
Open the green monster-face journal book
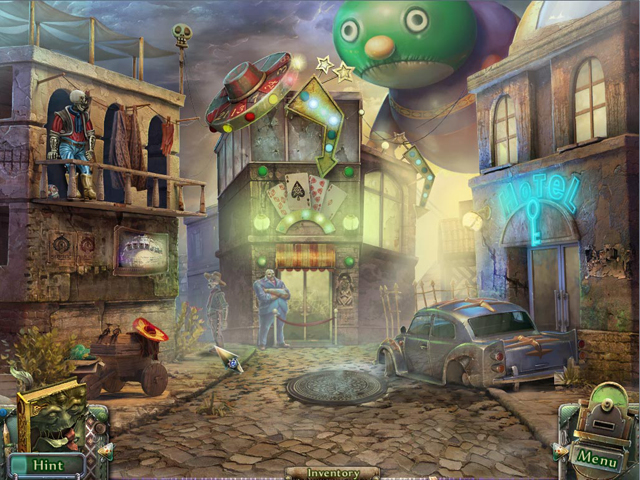coord(52,418)
